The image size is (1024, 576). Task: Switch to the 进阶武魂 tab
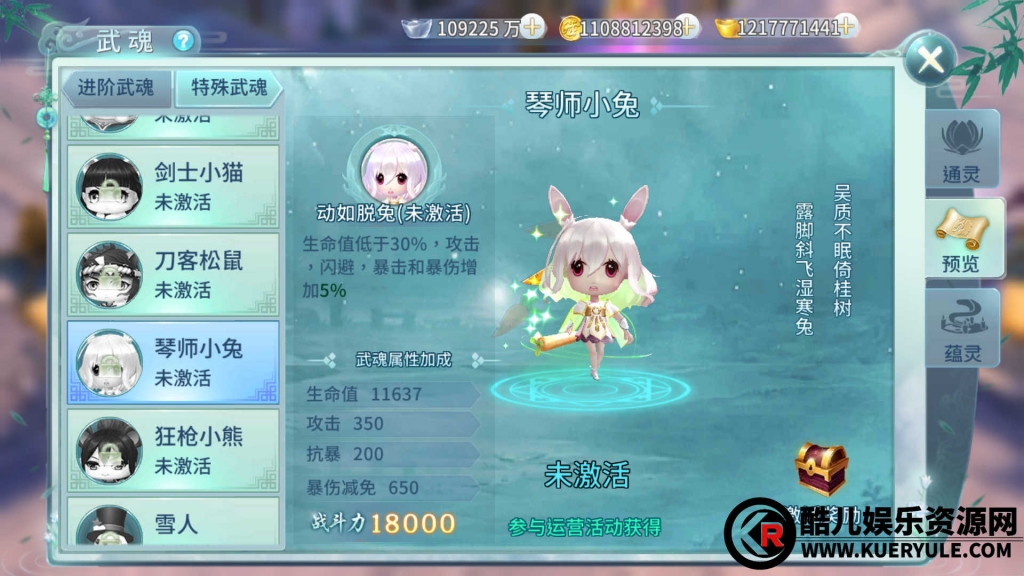click(116, 88)
